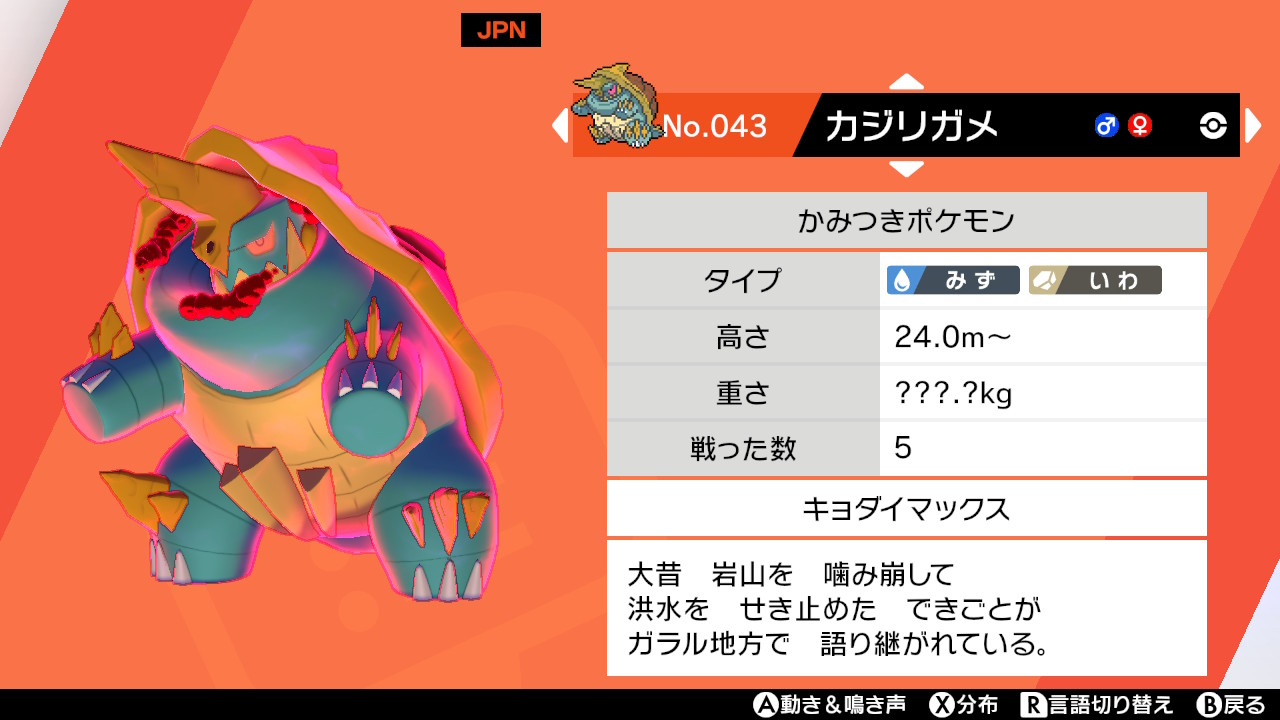Image resolution: width=1280 pixels, height=720 pixels.
Task: Select the いわ rock type icon
Action: [1097, 281]
